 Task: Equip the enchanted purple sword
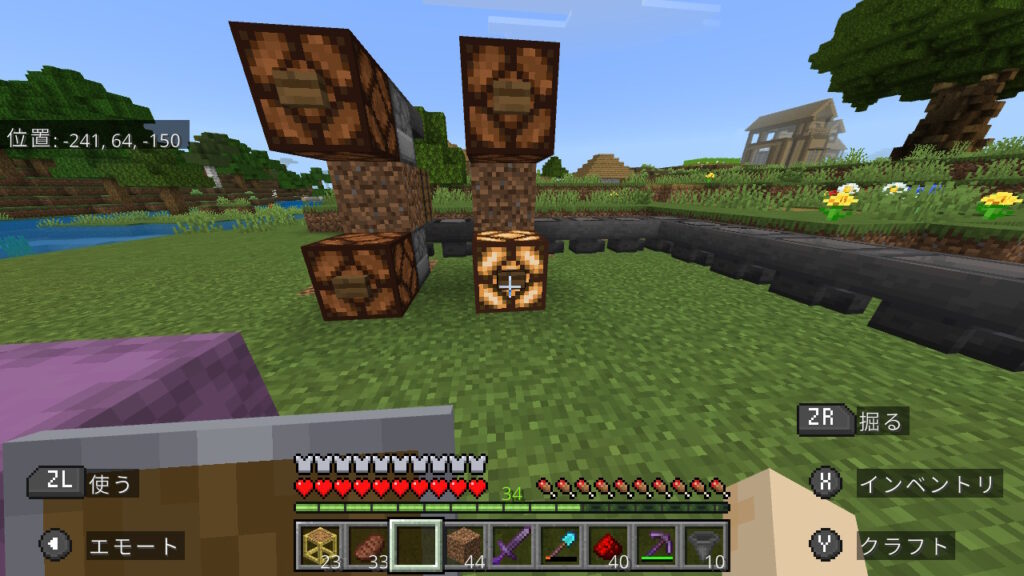tap(512, 545)
